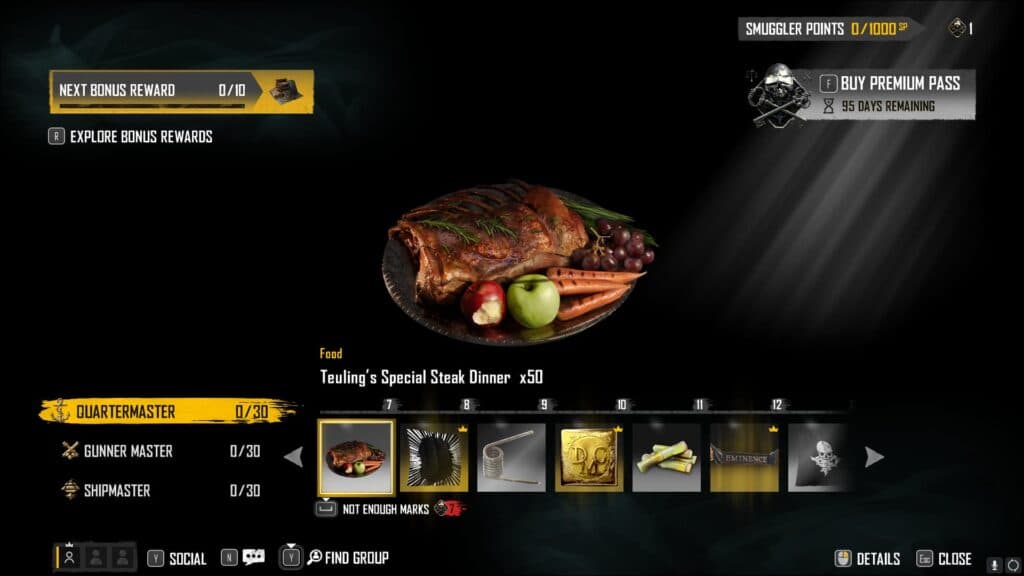Select the coiled metal spring reward
Screen dimensions: 1024x576
click(511, 457)
